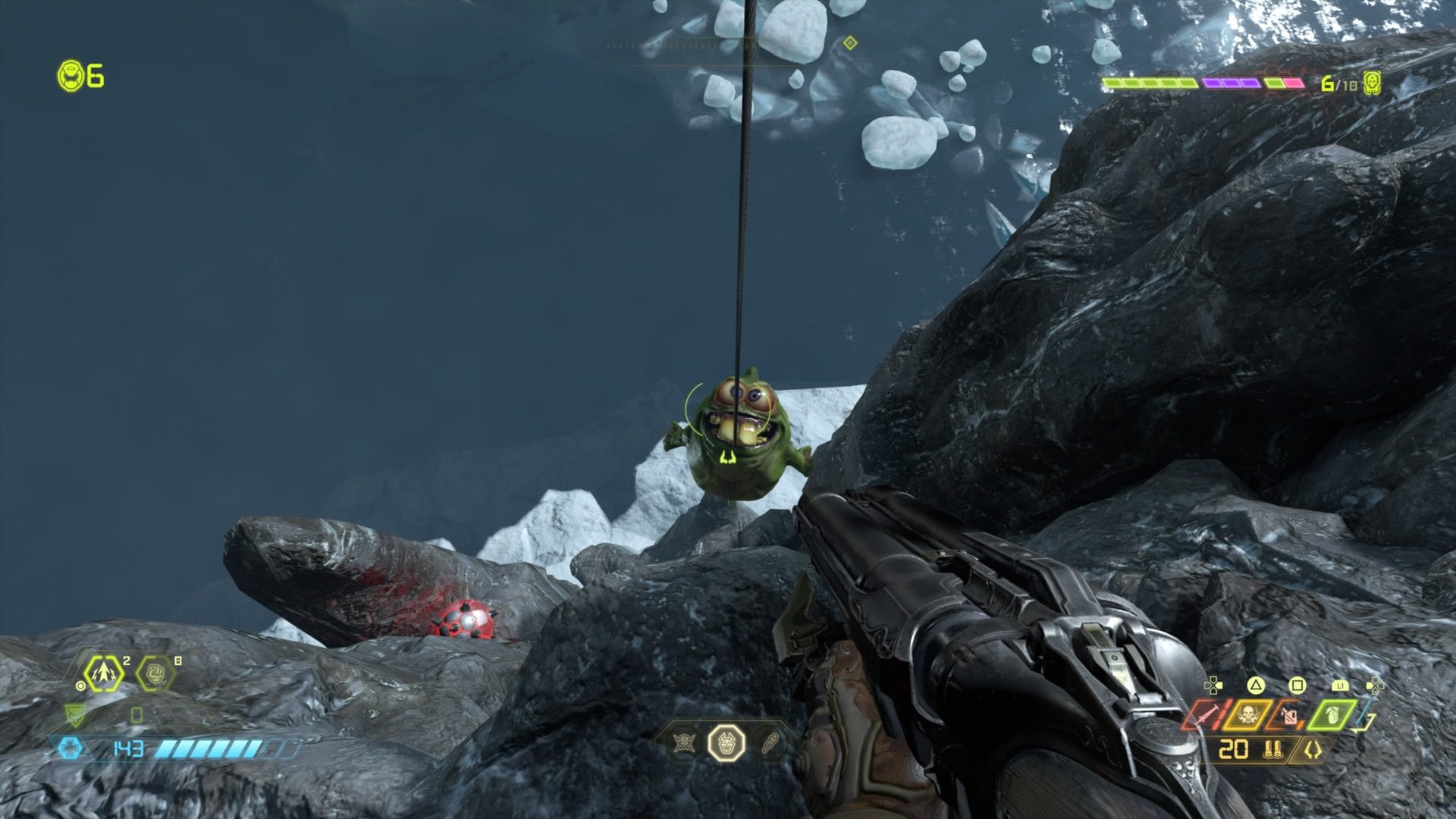The height and width of the screenshot is (819, 1456).
Task: Click the green armor shield icon
Action: coord(75,714)
